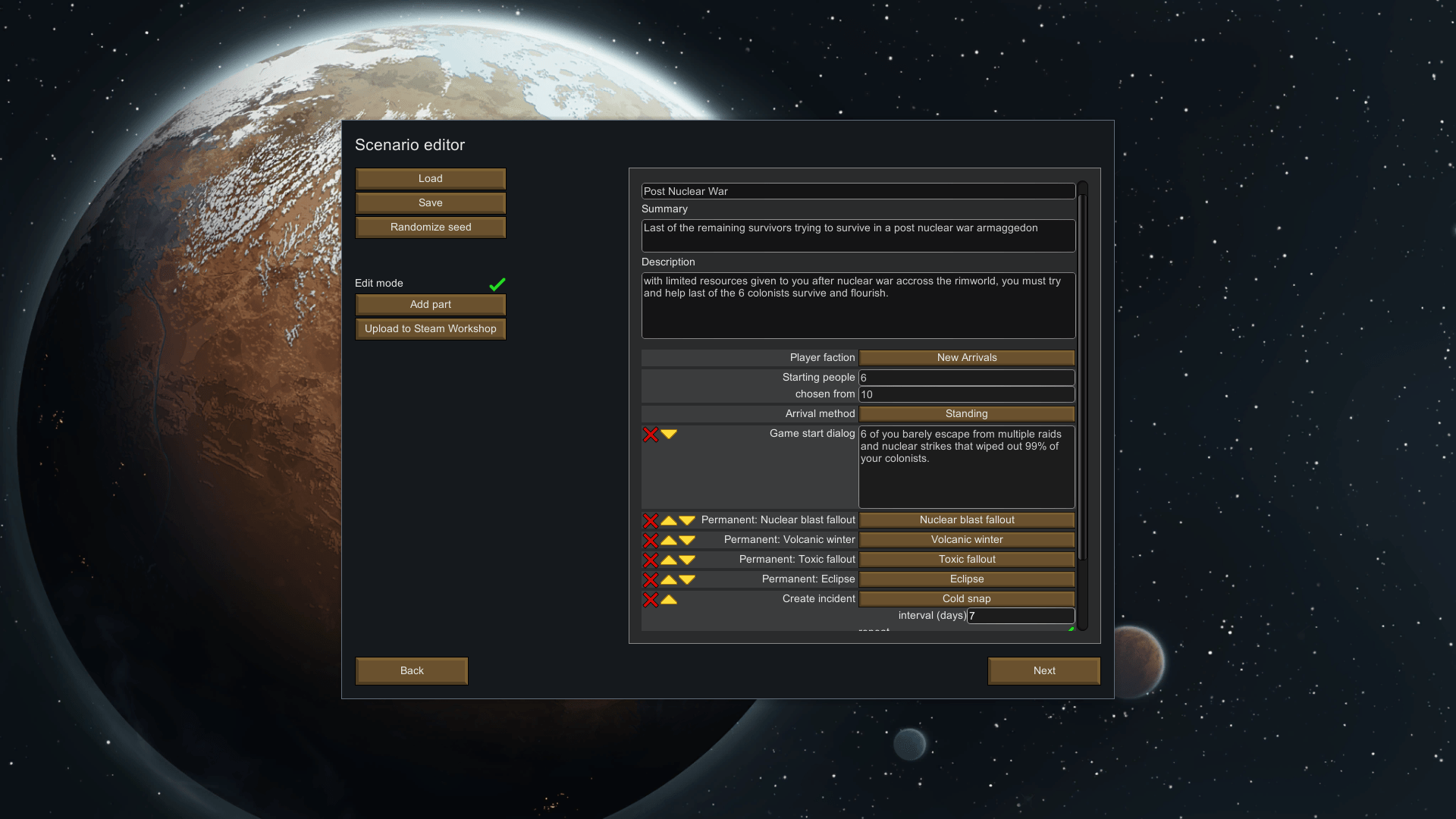Toggle Edit mode off
This screenshot has height=819, width=1456.
pyautogui.click(x=497, y=284)
